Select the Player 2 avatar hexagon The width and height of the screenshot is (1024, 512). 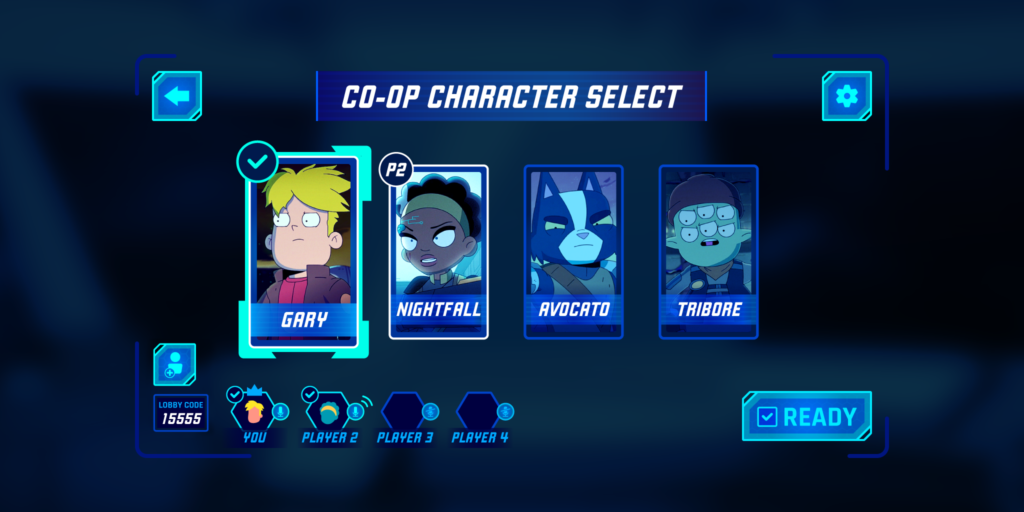click(x=327, y=411)
